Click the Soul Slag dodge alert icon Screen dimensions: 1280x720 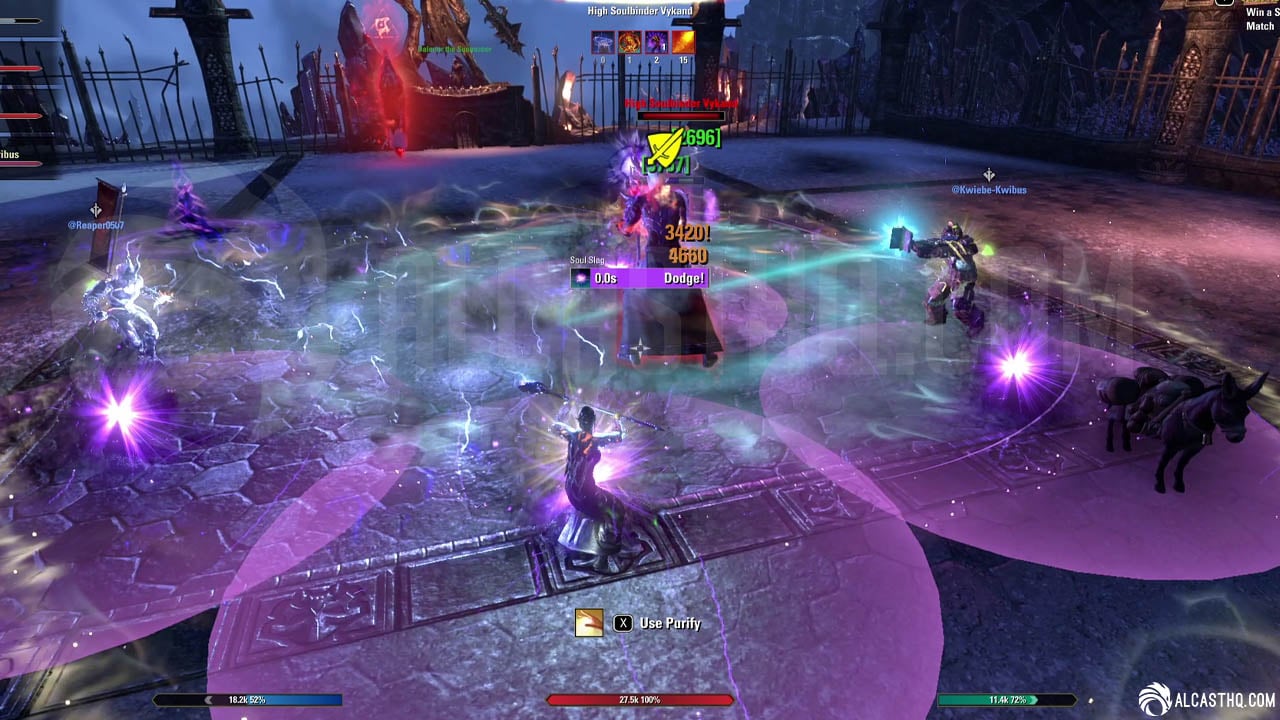coord(581,278)
